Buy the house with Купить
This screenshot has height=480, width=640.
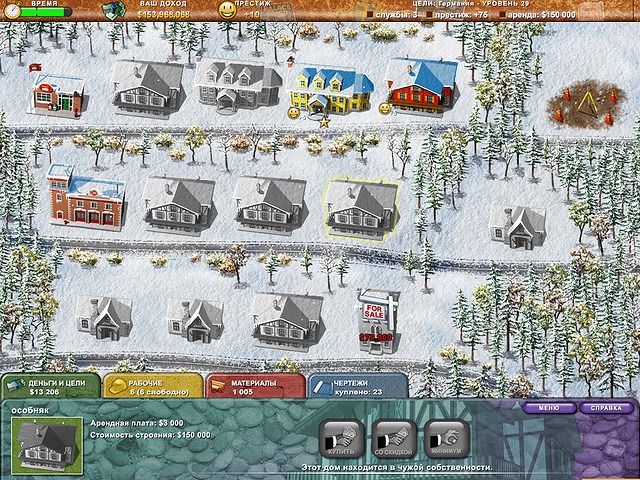click(x=340, y=441)
